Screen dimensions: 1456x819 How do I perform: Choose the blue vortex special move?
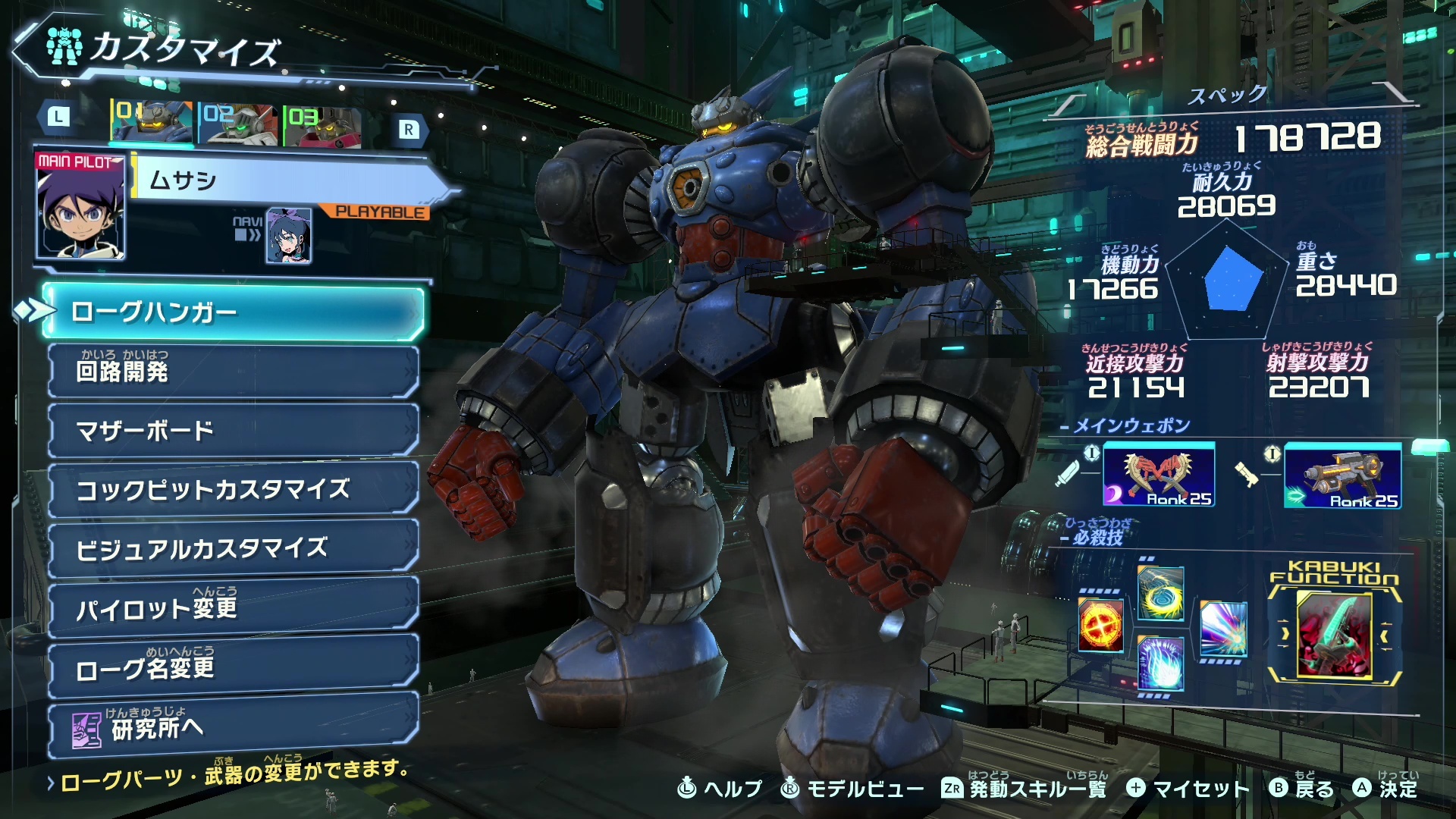pos(1160,594)
